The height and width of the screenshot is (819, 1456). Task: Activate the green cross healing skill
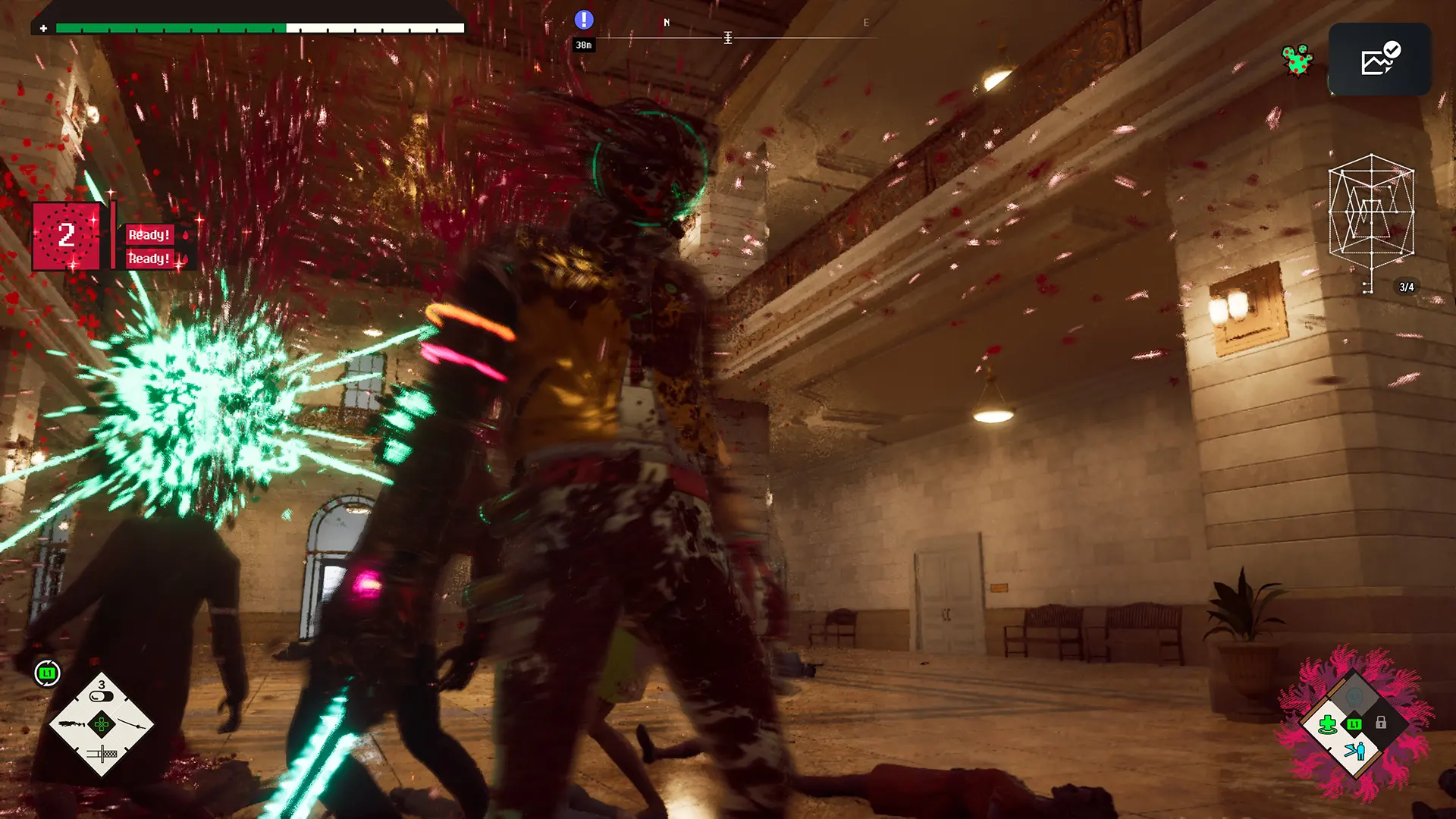click(x=1327, y=724)
